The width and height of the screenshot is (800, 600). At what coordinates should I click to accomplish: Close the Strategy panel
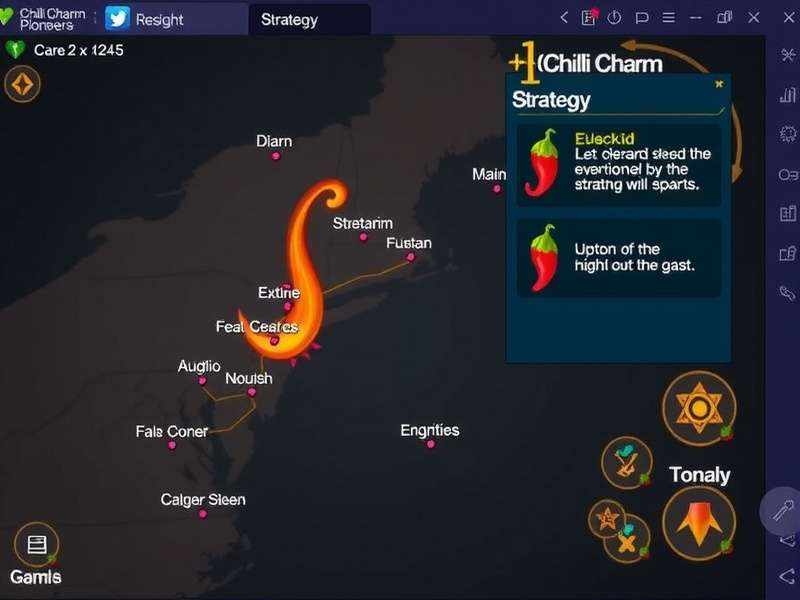pos(718,85)
